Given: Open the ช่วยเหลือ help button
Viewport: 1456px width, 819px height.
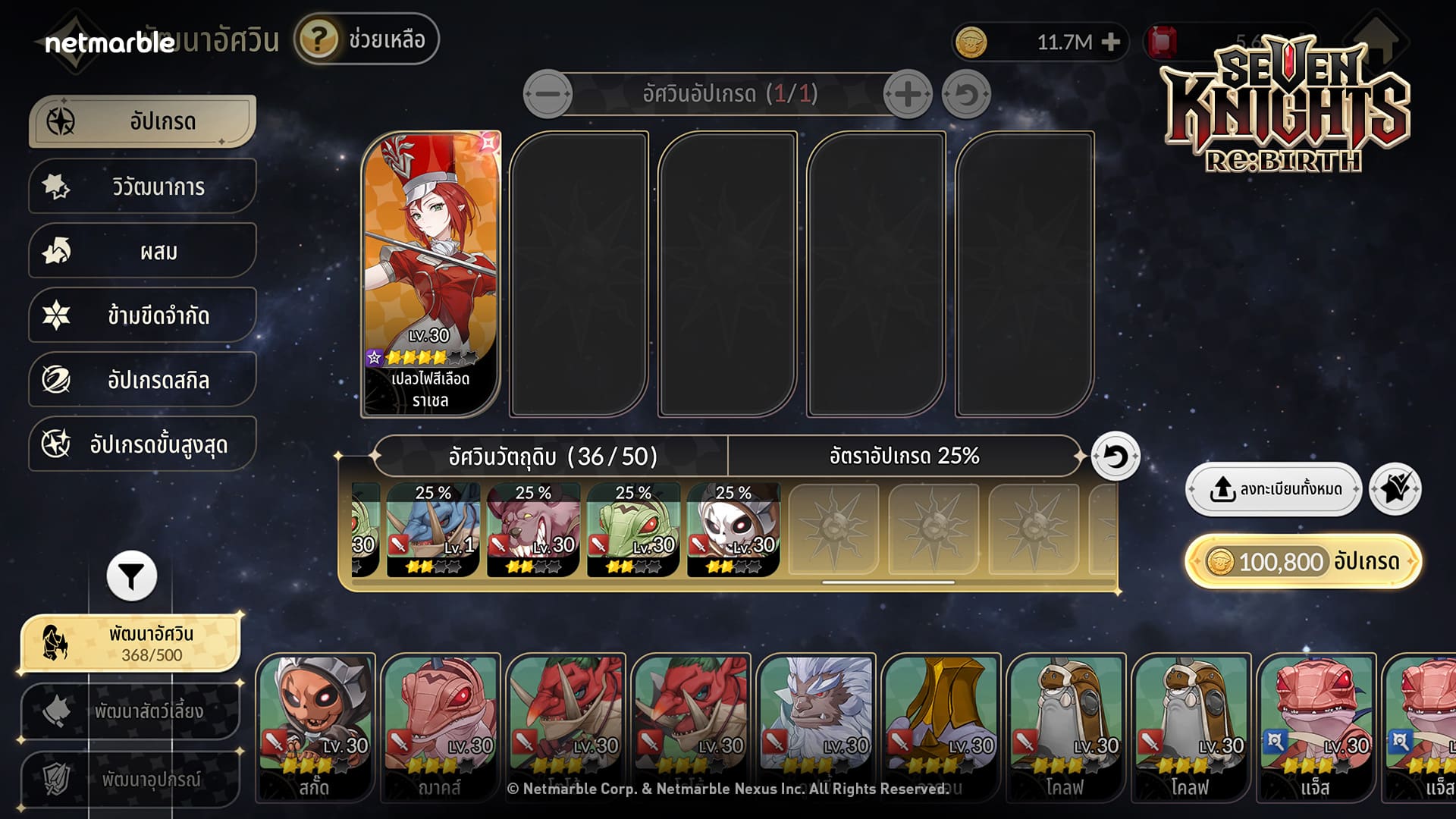Looking at the screenshot, I should pos(367,39).
